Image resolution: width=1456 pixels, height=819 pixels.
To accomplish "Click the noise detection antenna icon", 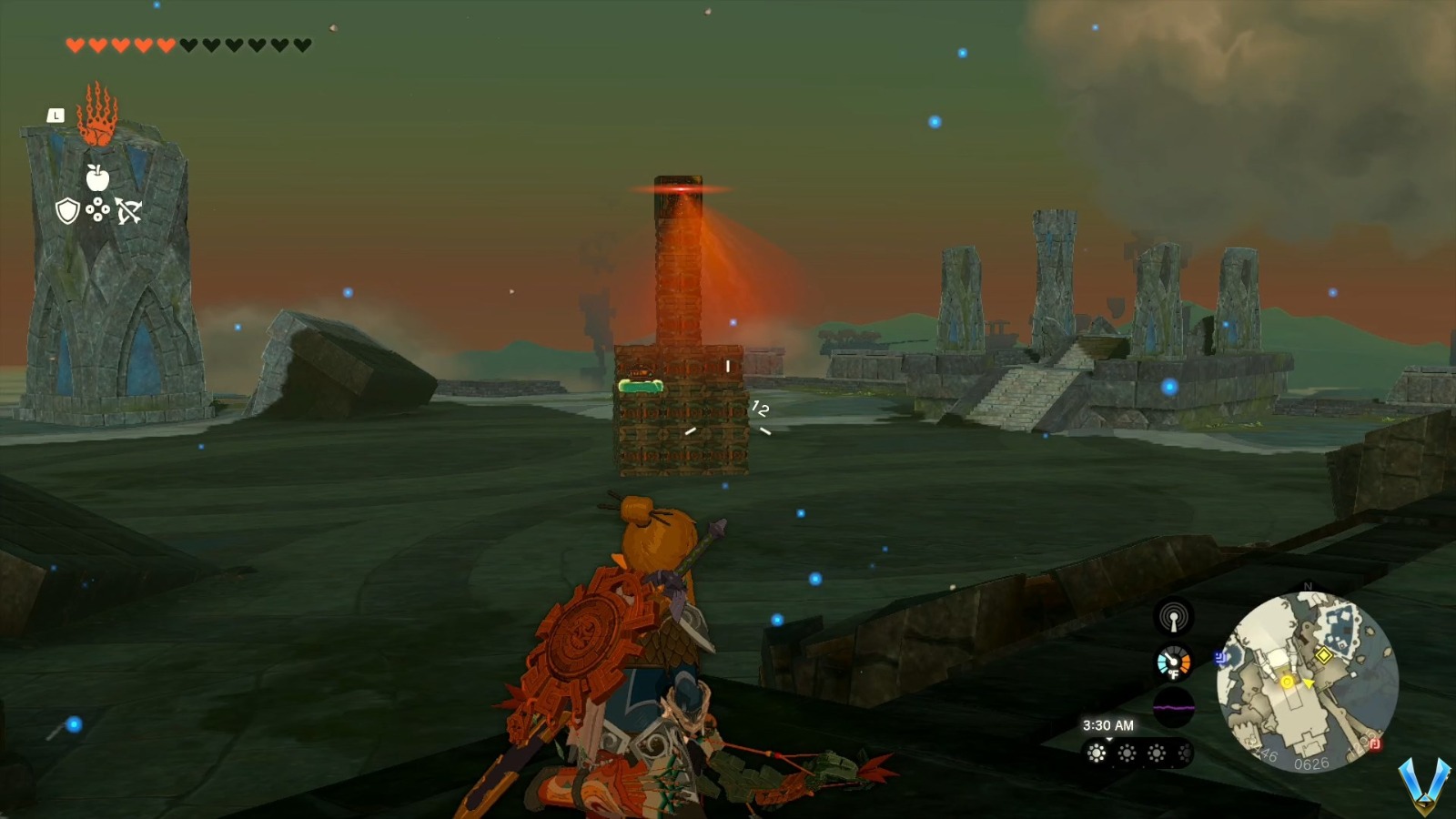I will tap(1174, 618).
